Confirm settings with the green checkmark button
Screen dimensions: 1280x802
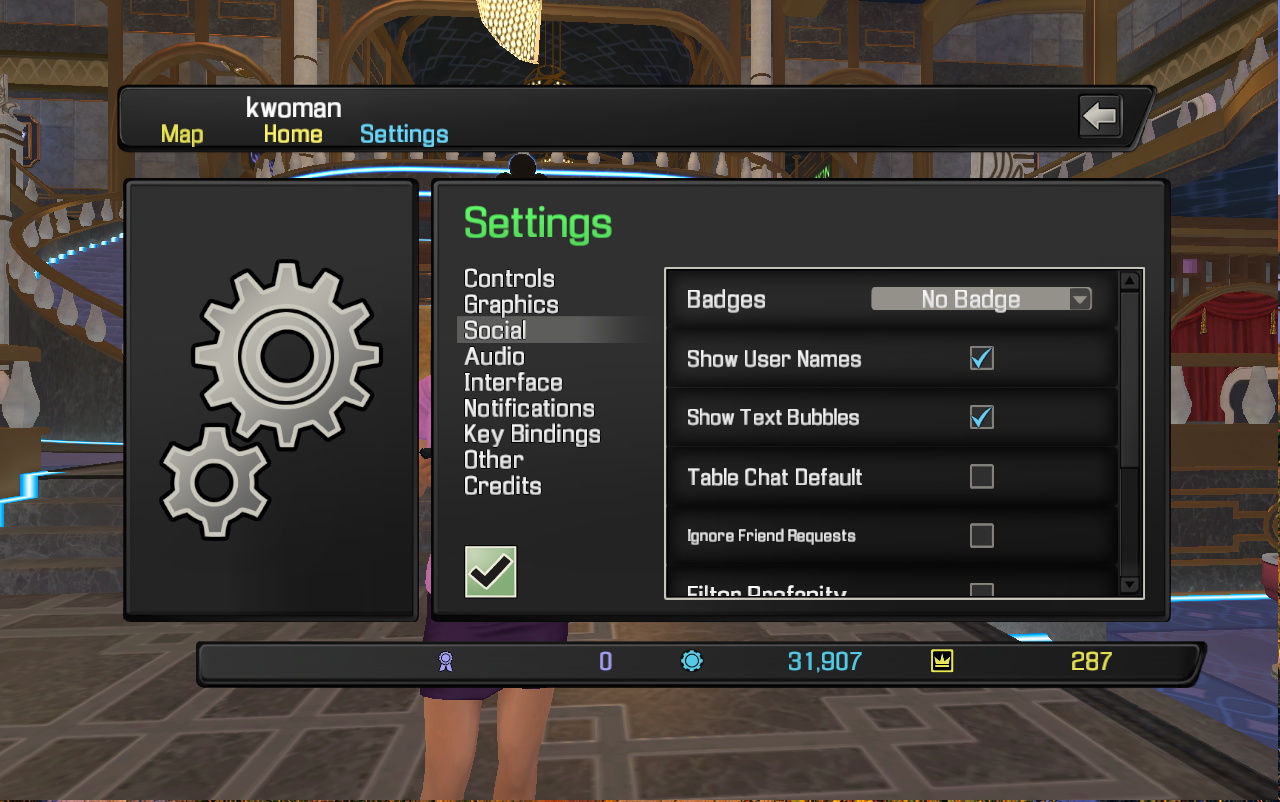coord(491,572)
